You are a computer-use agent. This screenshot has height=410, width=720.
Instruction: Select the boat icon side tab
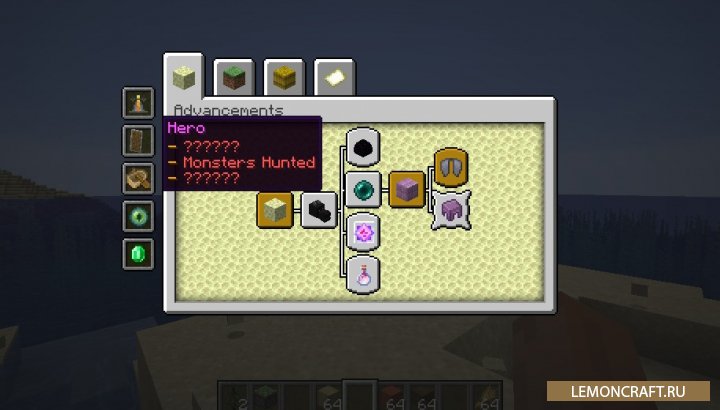(138, 178)
